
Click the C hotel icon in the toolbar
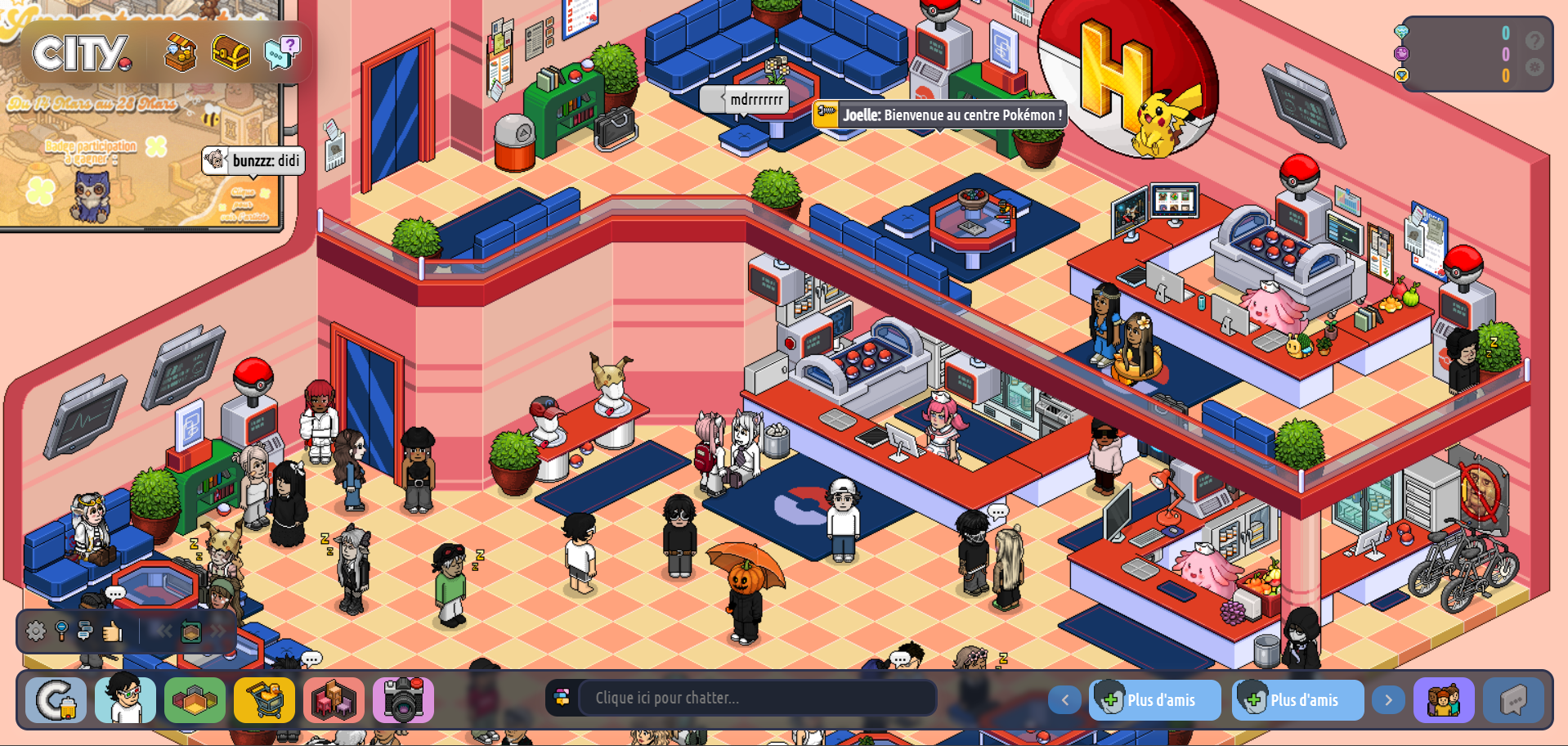click(x=56, y=700)
